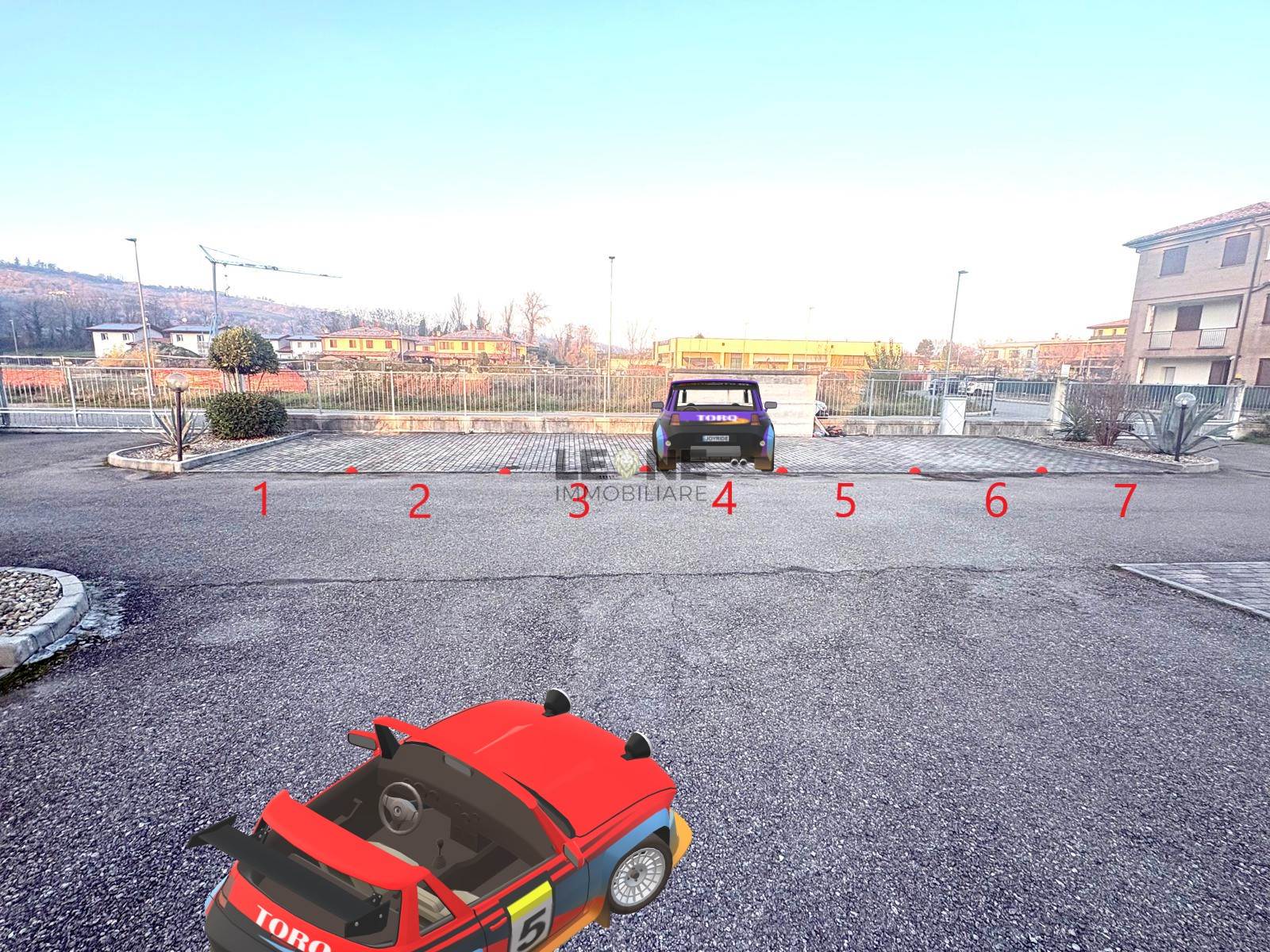This screenshot has height=952, width=1270.
Task: Pick the parking spot labeled 6
Action: [996, 501]
